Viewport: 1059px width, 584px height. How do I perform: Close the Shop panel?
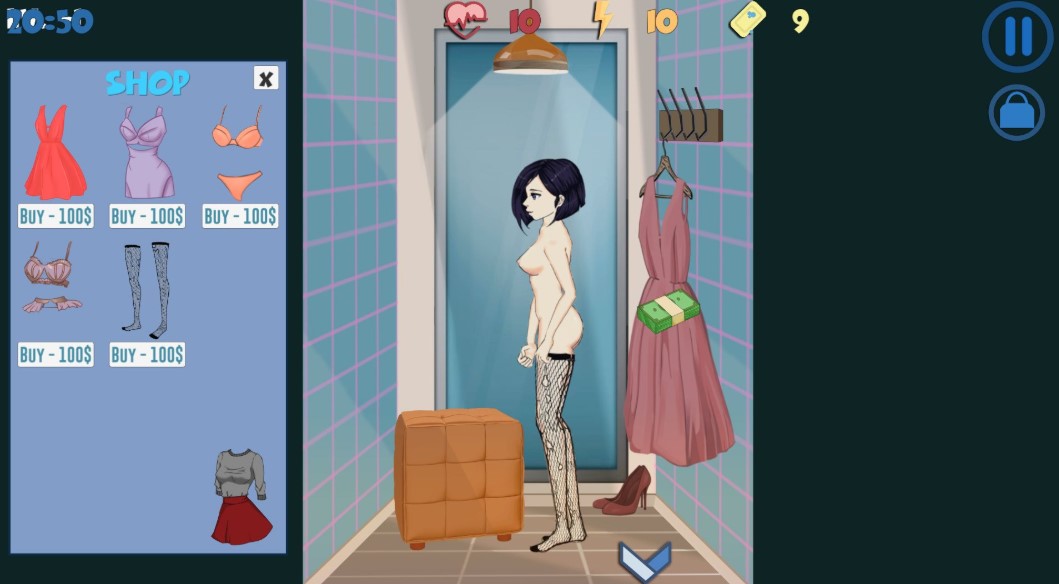coord(265,78)
